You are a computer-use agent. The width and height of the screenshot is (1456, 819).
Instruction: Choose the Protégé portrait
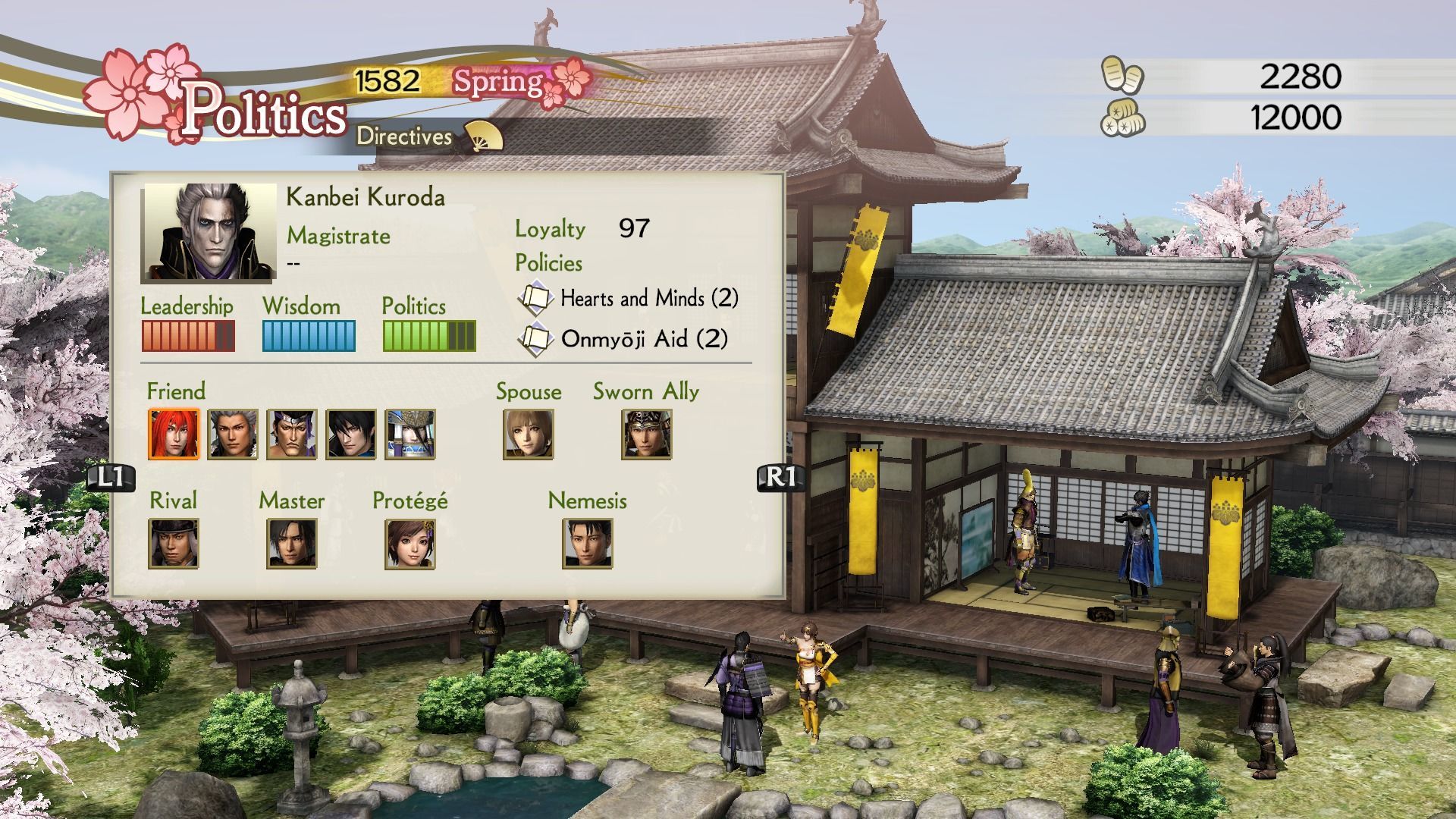click(x=410, y=543)
